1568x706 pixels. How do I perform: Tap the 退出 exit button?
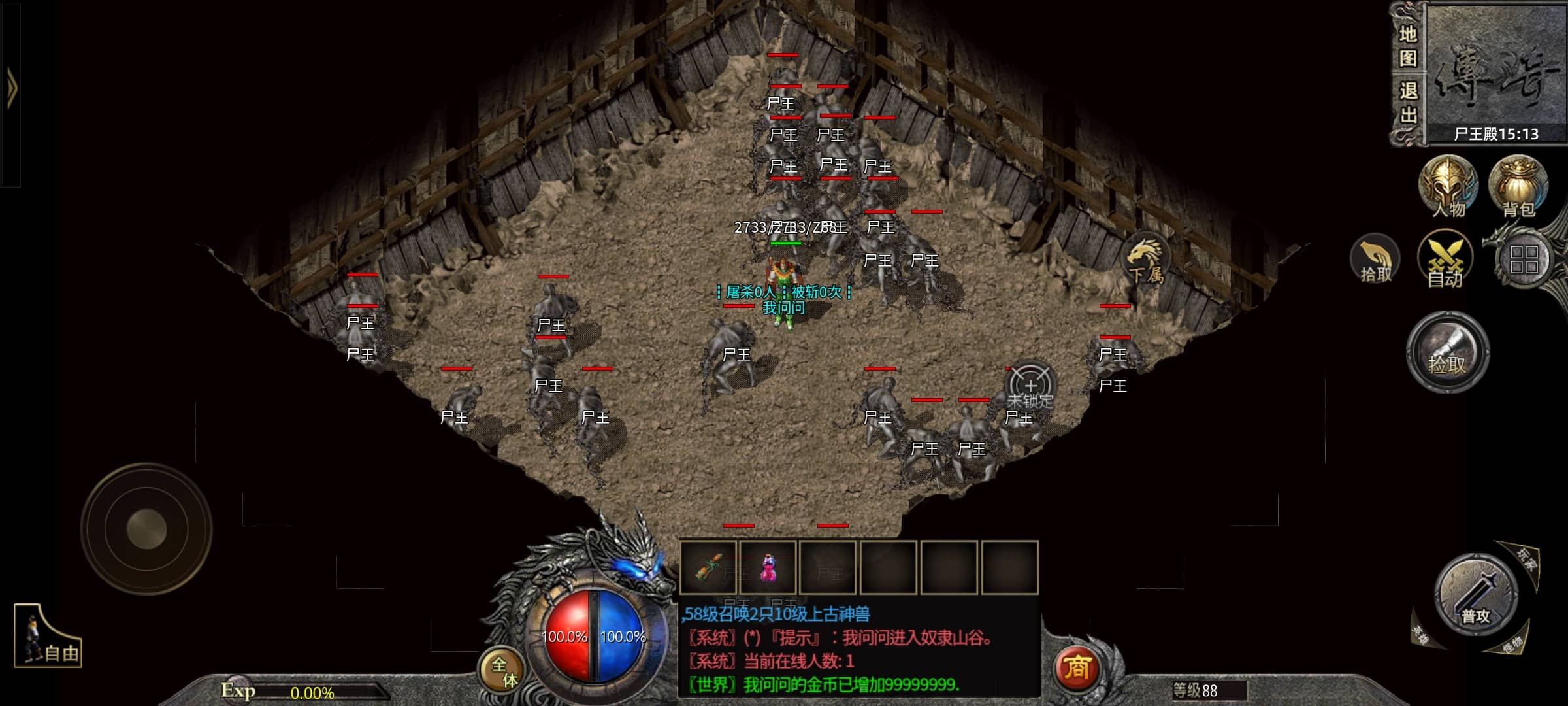pos(1408,103)
